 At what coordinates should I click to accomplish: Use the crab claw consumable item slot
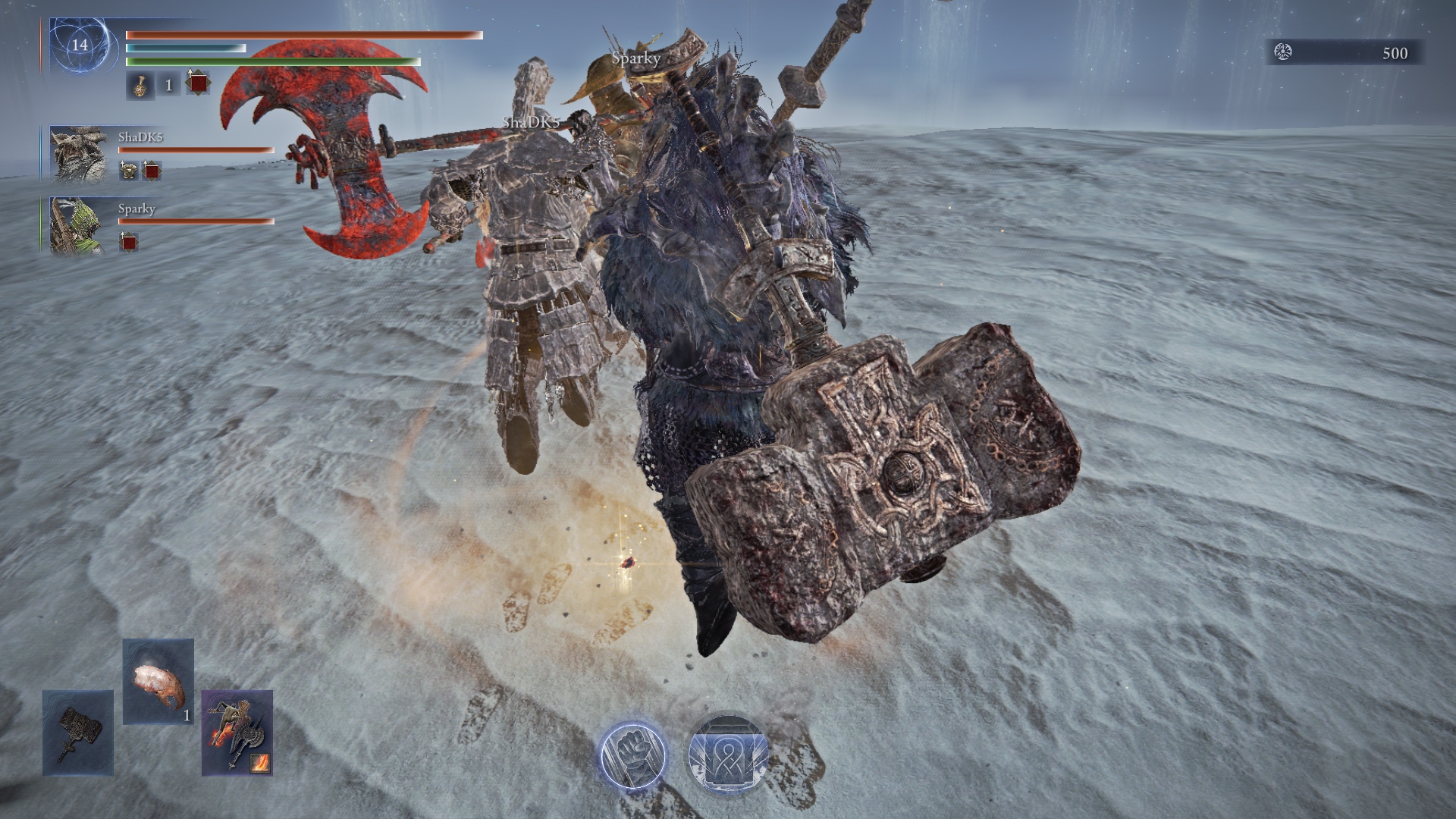pos(158,681)
